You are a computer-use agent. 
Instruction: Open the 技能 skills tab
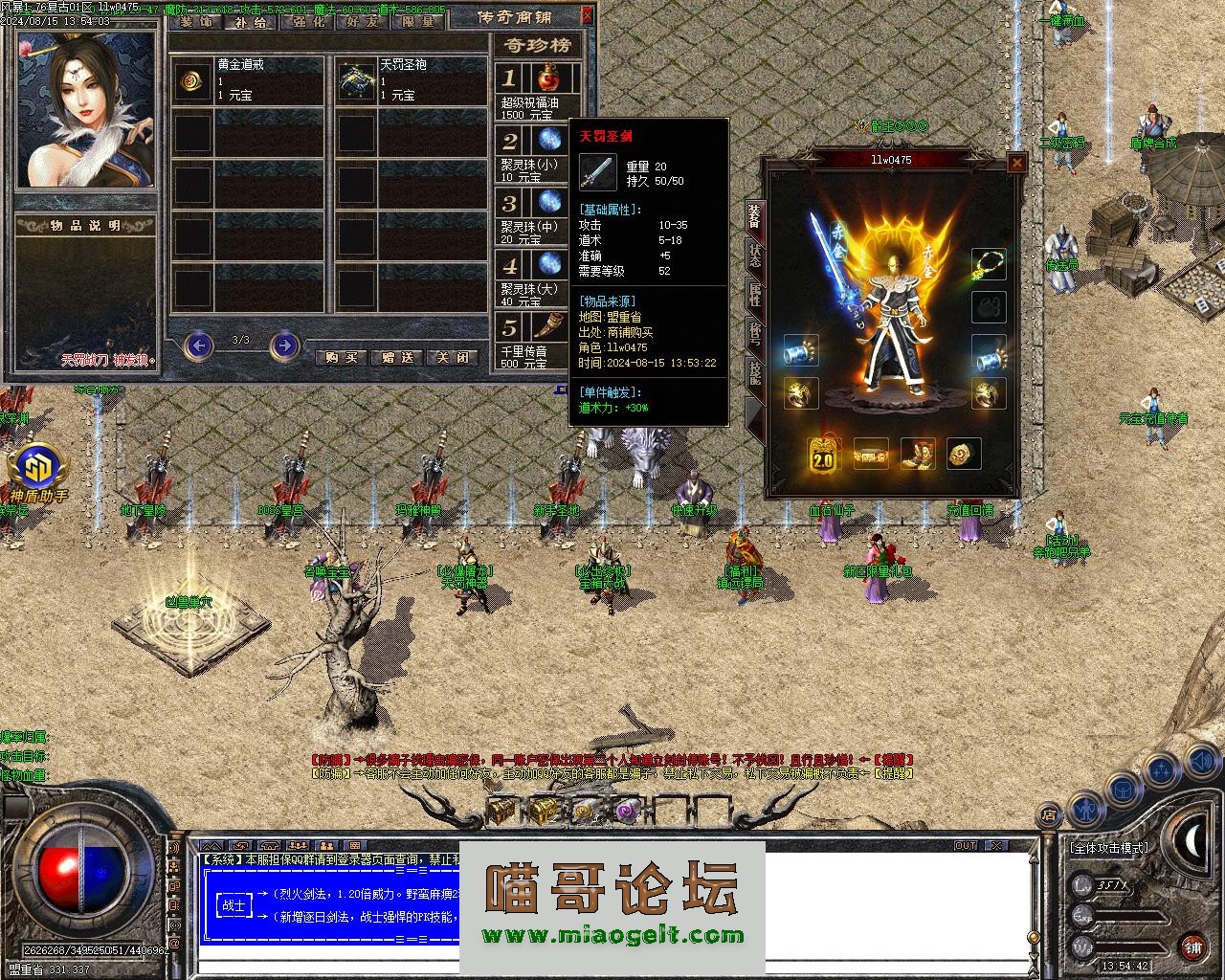point(755,375)
